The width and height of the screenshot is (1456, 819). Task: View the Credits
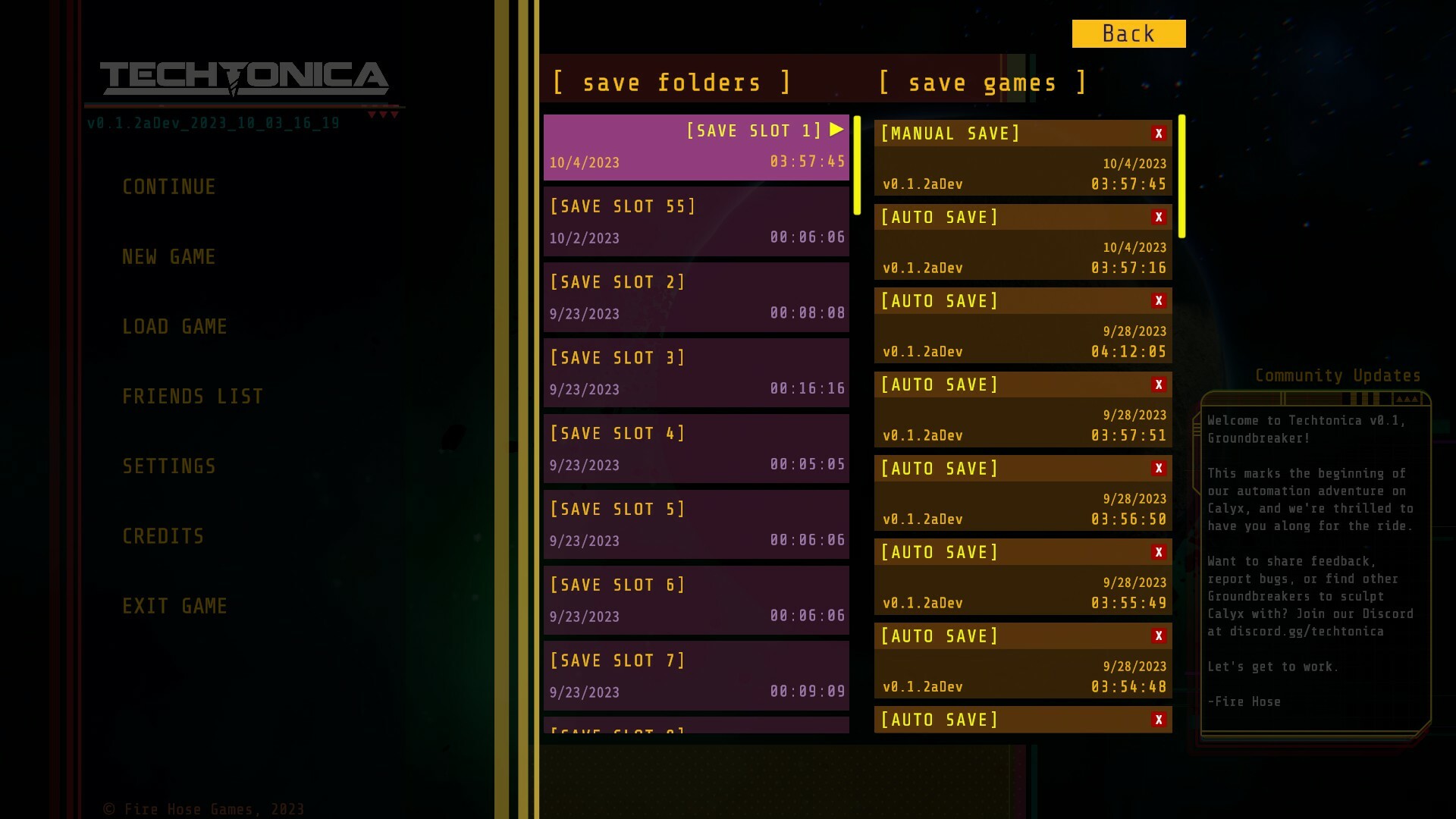pyautogui.click(x=162, y=536)
